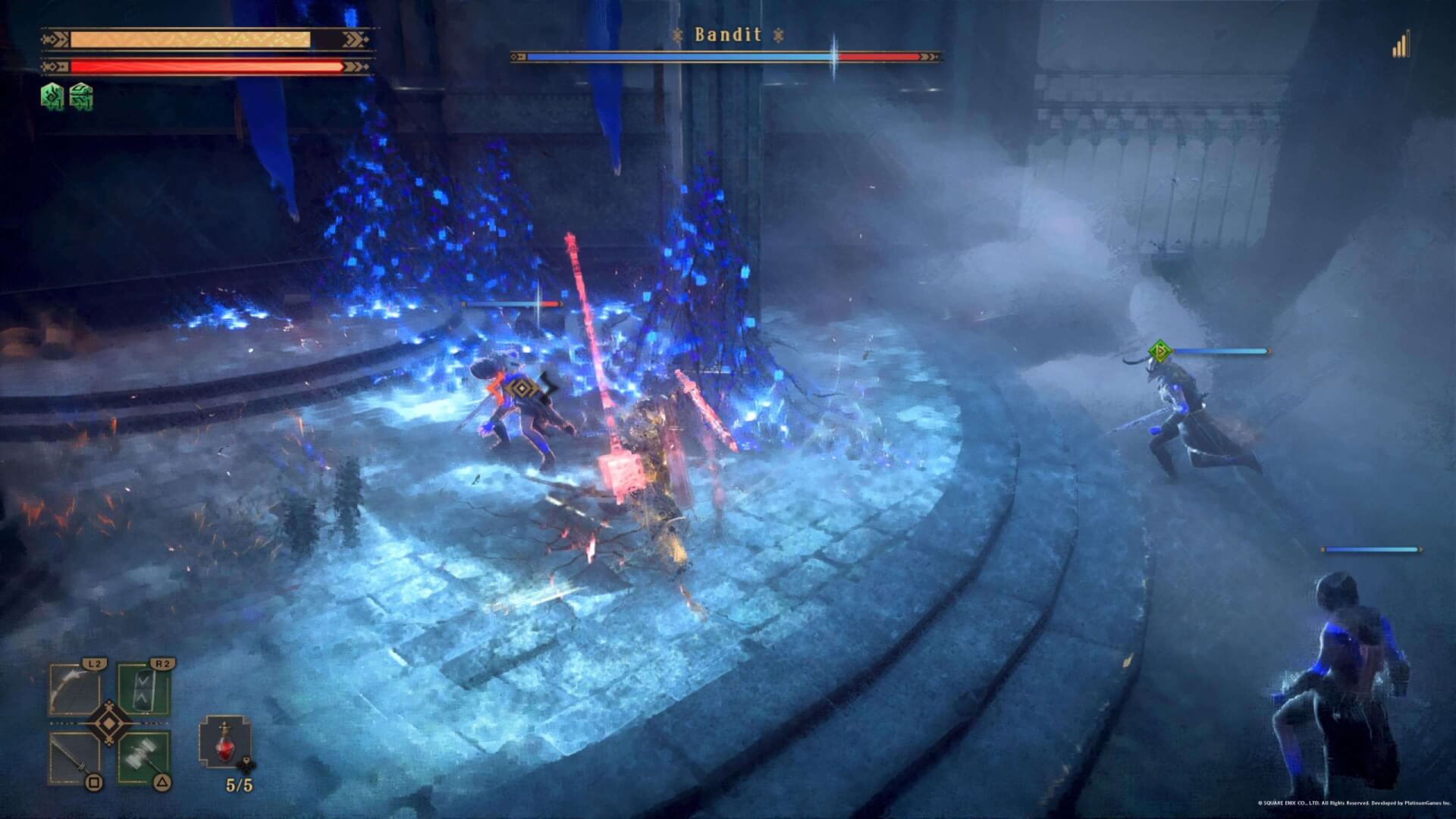Viewport: 1456px width, 819px height.
Task: Use the red healing potion
Action: (x=225, y=741)
